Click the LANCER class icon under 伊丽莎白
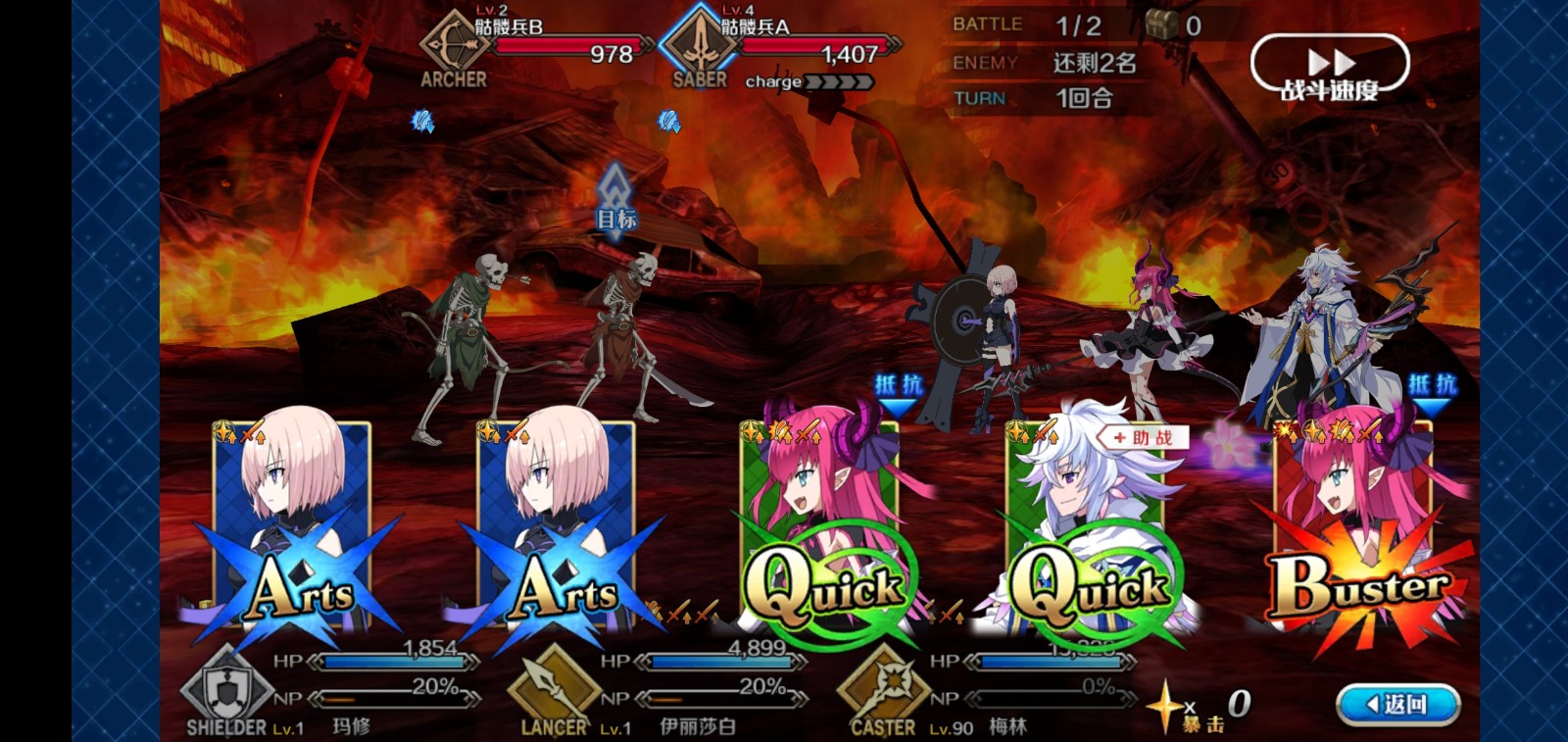This screenshot has width=1568, height=742. [x=553, y=687]
